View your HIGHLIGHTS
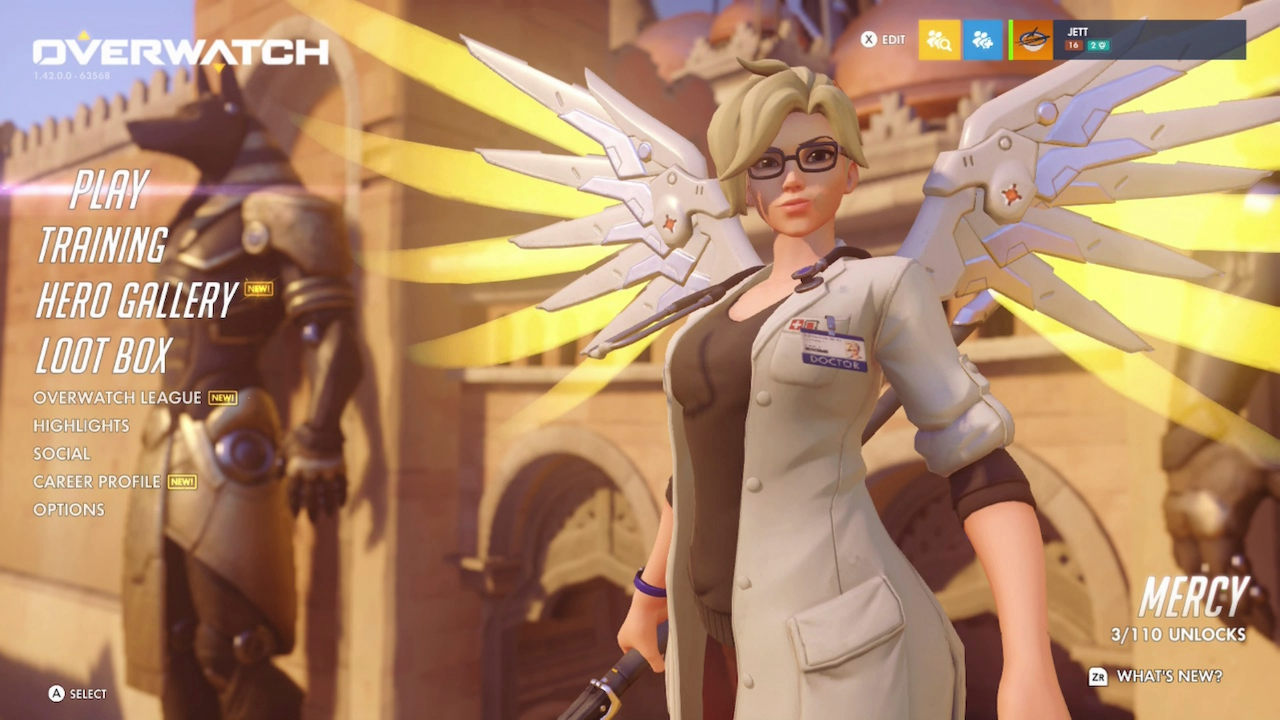 (81, 425)
